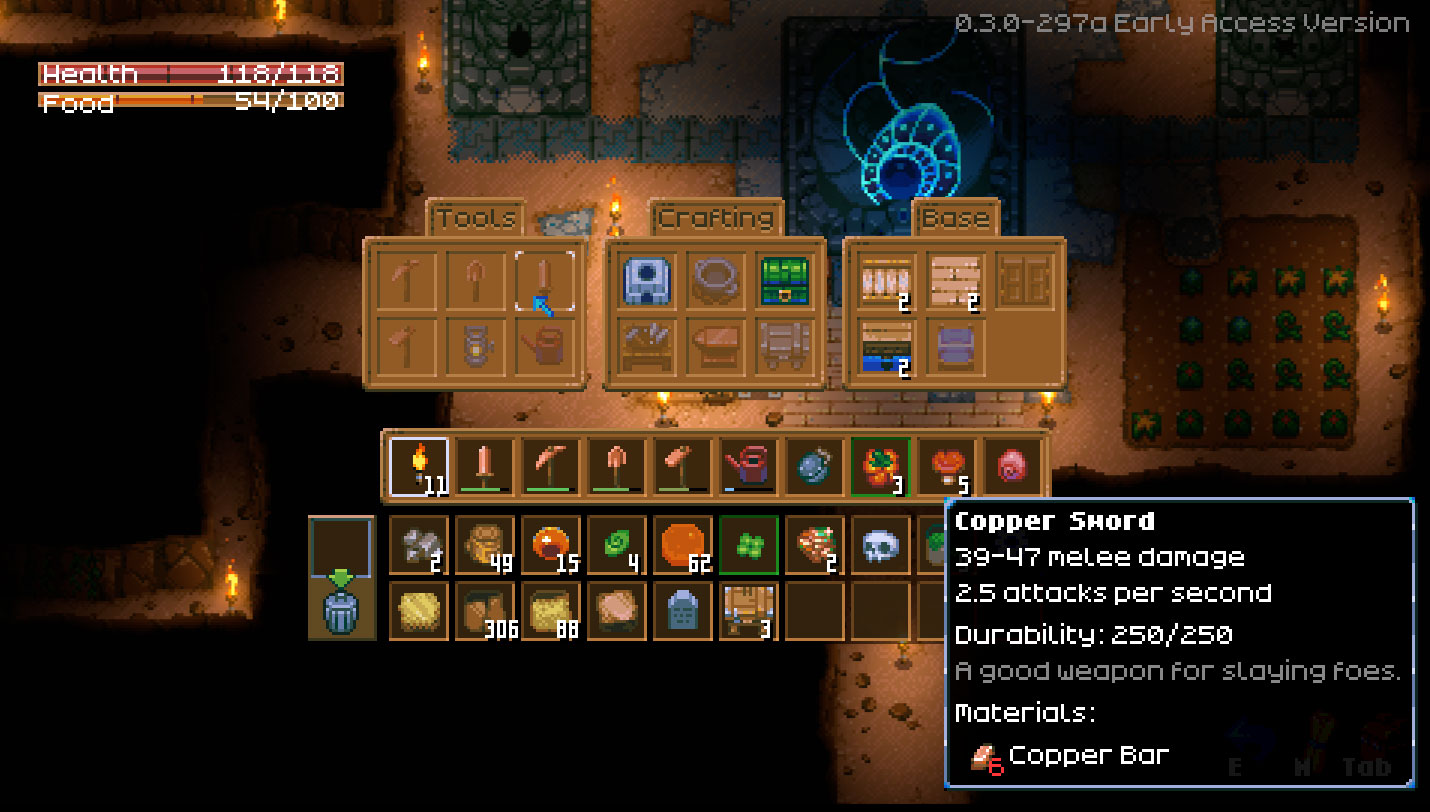Select the torch hotbar slot

point(418,467)
